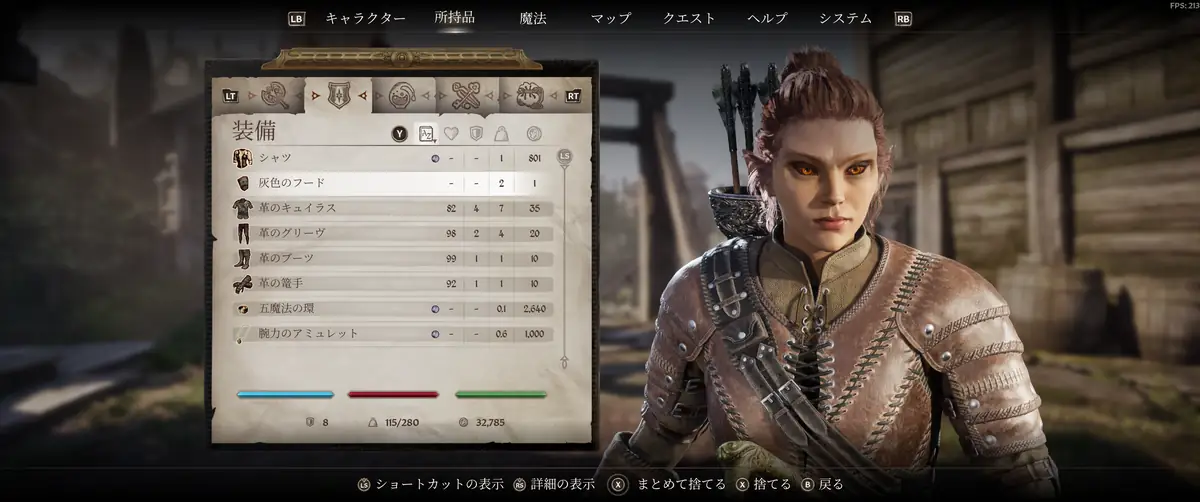Select the 所持品 (Inventory) menu
Image resolution: width=1200 pixels, height=502 pixels.
pos(454,18)
